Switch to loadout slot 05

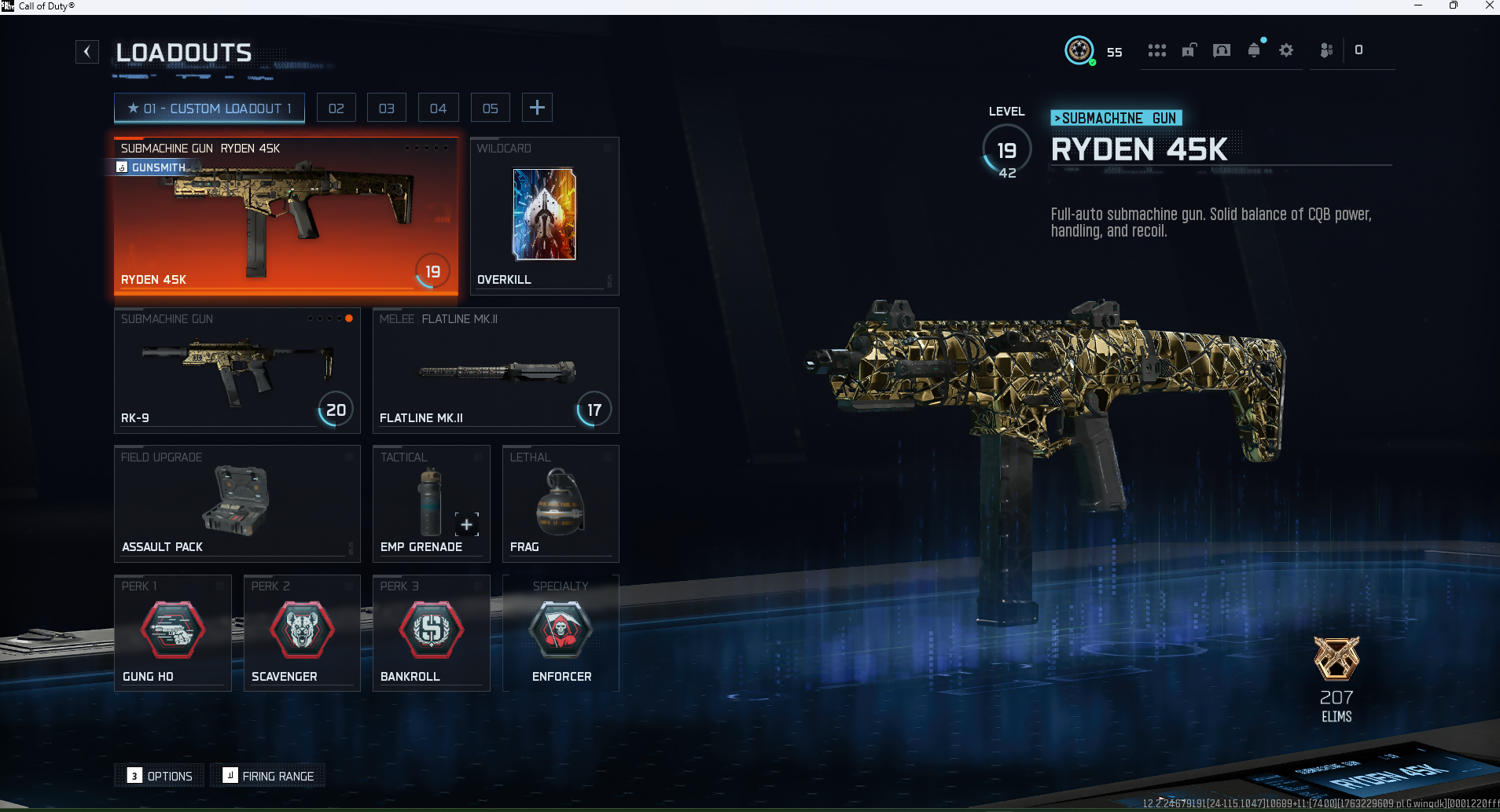click(x=491, y=108)
